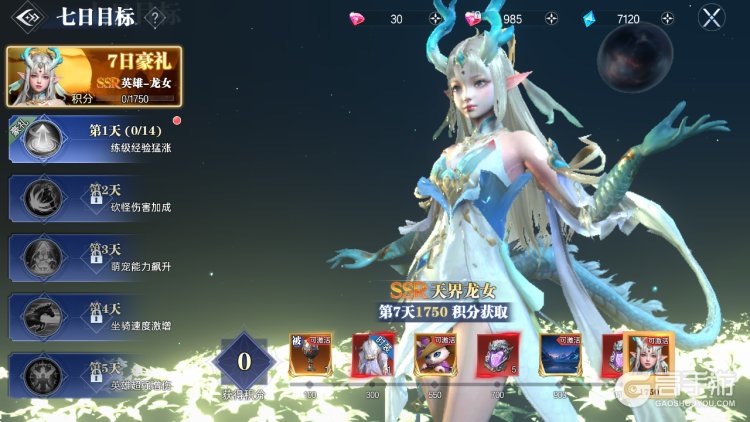The image size is (750, 422).
Task: Select the locked 第2天 砍怪伤害加成 tab
Action: tap(95, 197)
